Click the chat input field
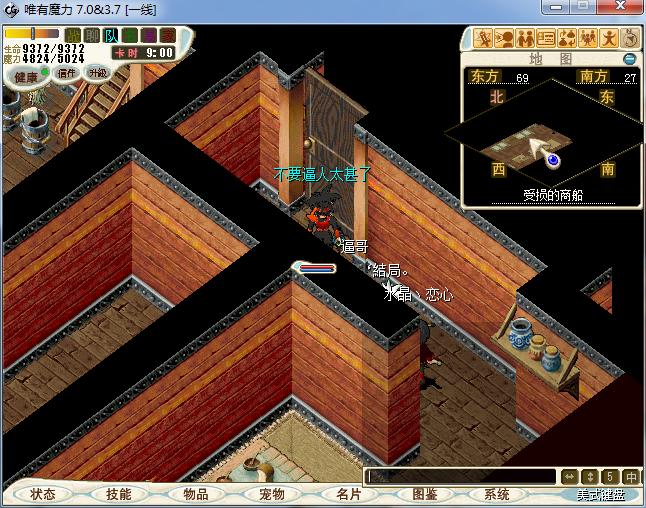 460,477
